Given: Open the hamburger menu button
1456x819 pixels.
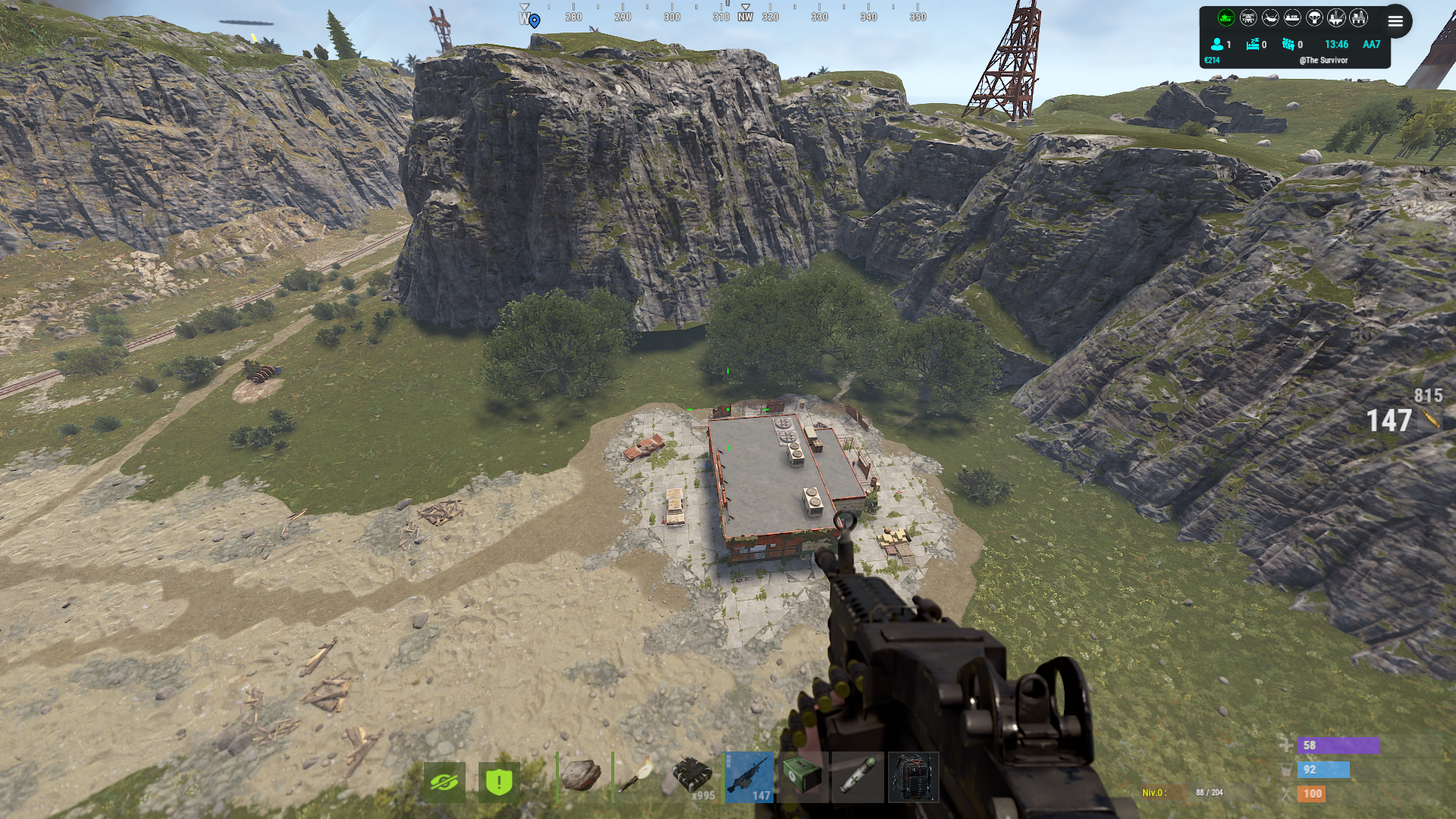Looking at the screenshot, I should click(x=1395, y=21).
